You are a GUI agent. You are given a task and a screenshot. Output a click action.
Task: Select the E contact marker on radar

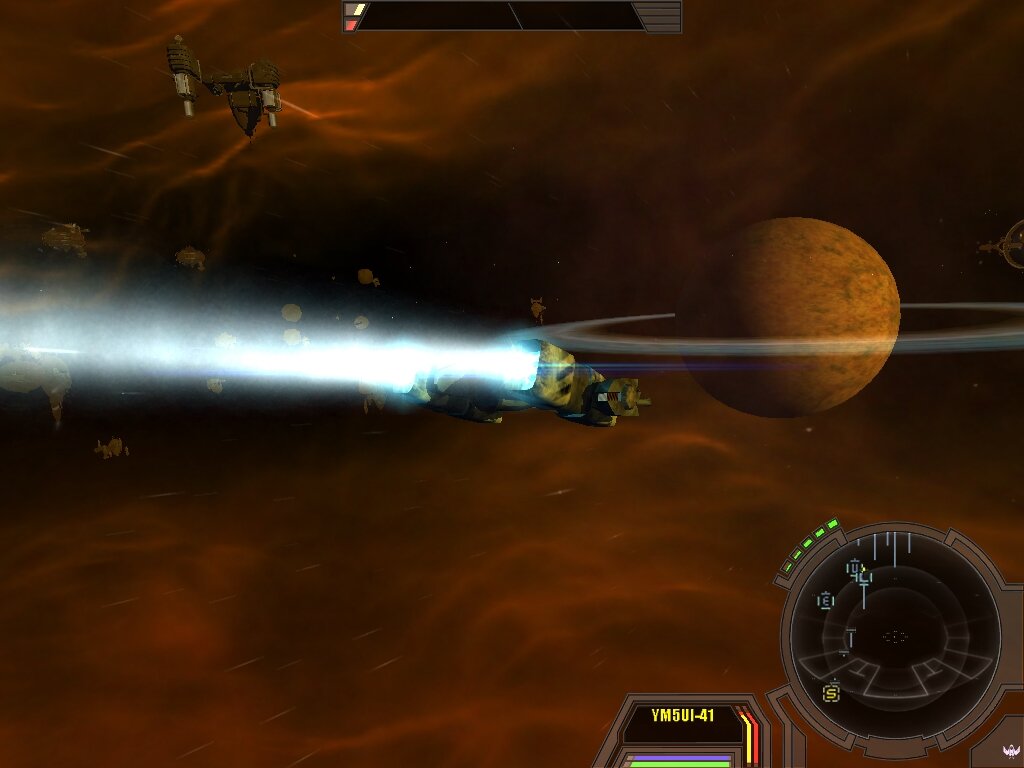point(826,601)
